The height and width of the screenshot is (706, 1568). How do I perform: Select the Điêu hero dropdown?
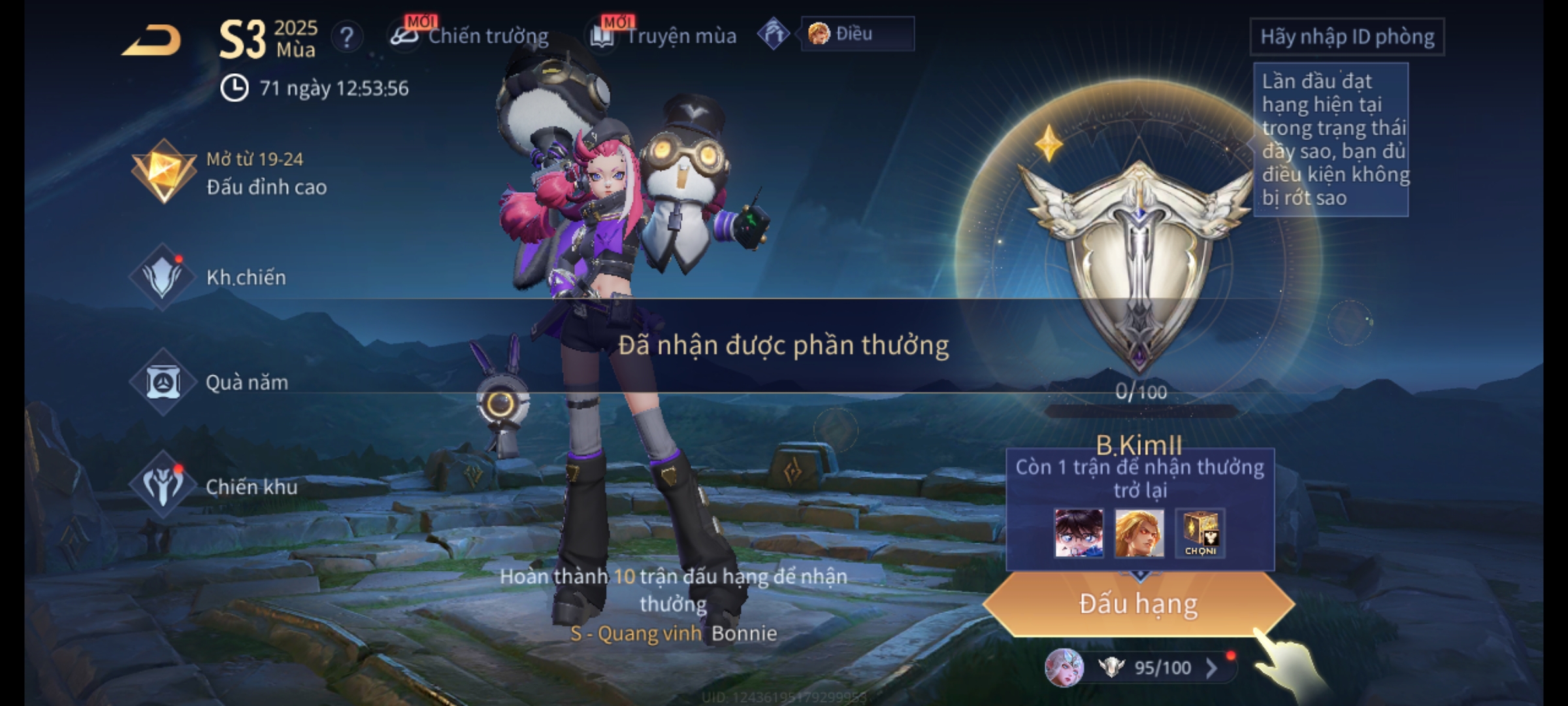857,34
